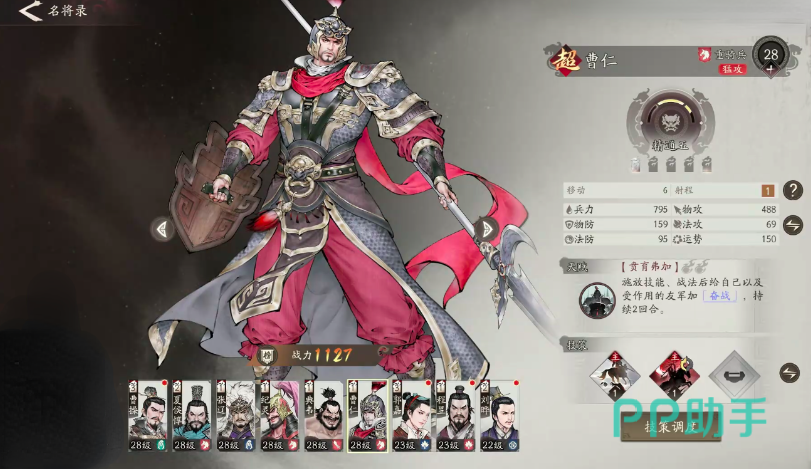
Task: Select the 曹操 hero card
Action: [x=147, y=416]
